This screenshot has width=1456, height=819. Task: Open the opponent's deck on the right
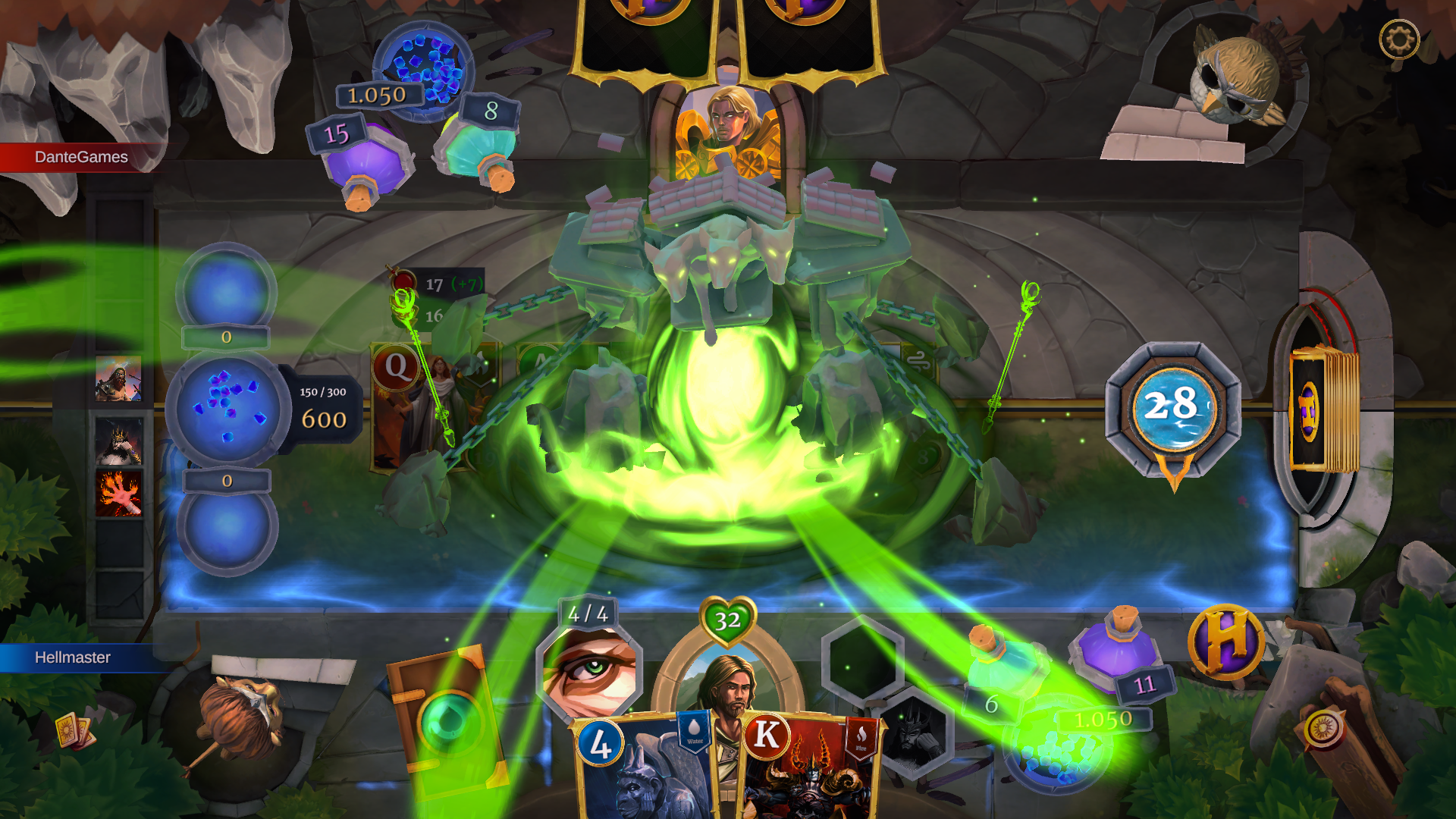1323,407
